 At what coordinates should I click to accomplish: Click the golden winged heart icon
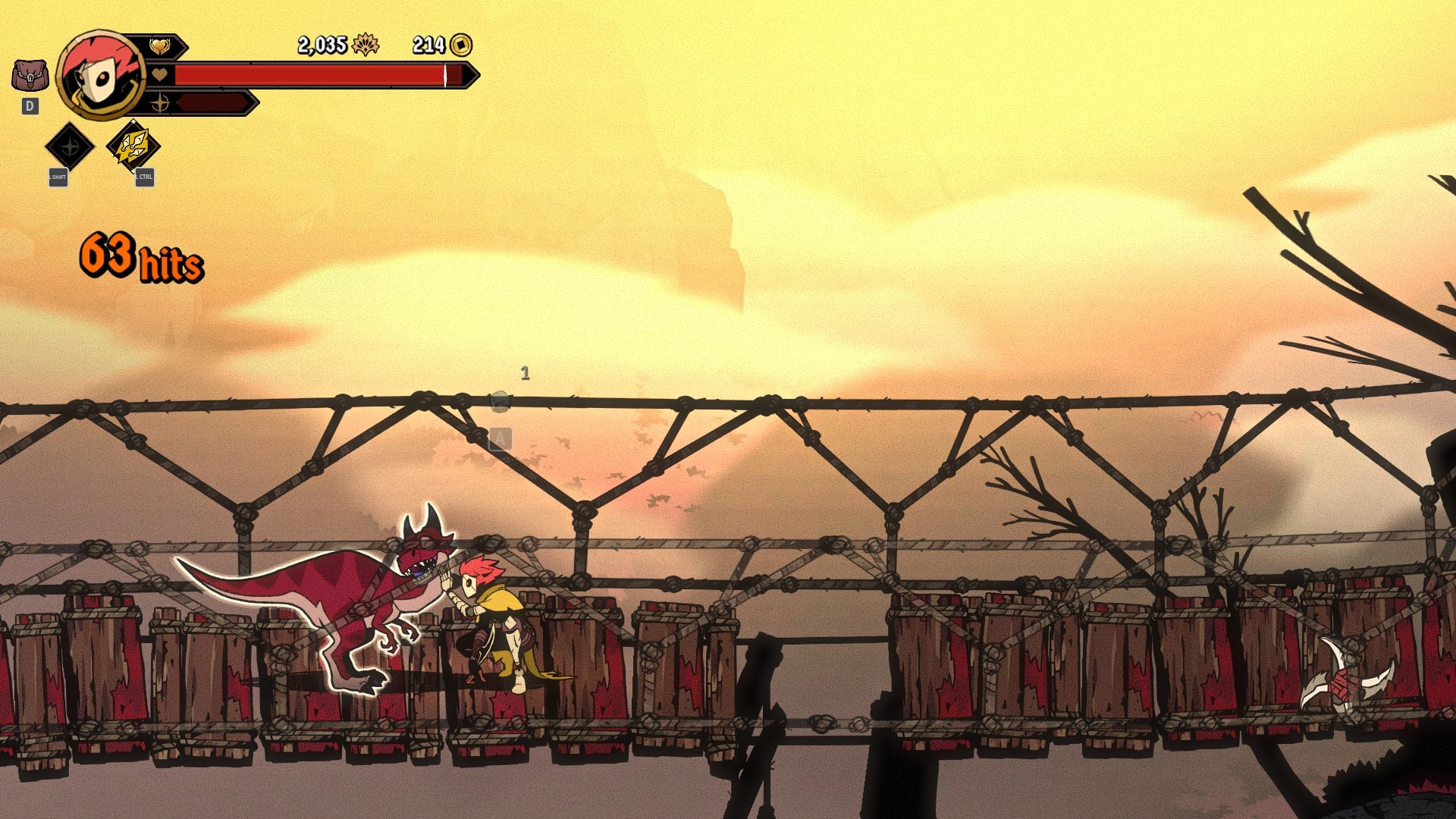[x=160, y=47]
